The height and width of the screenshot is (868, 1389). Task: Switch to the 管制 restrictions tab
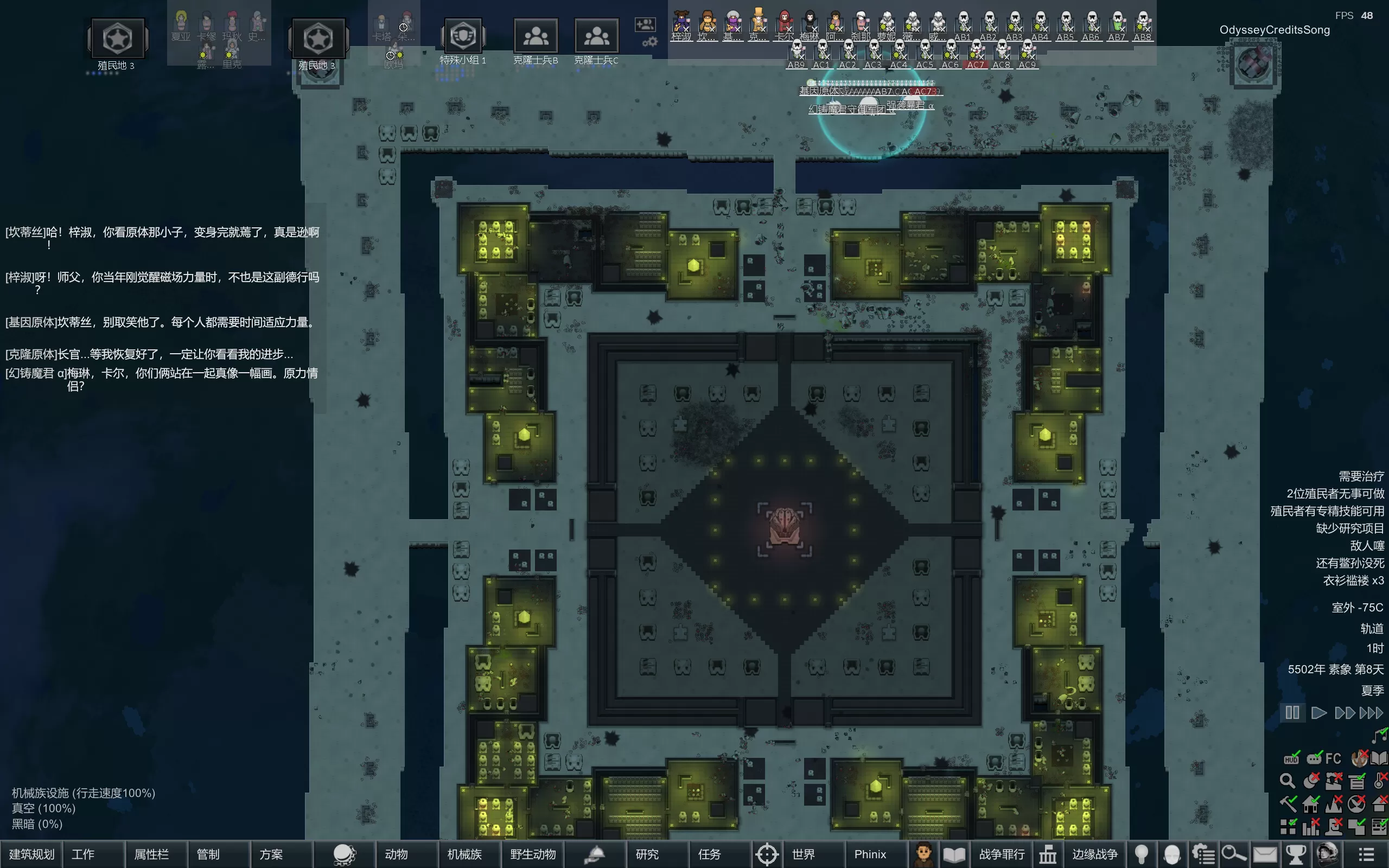208,854
